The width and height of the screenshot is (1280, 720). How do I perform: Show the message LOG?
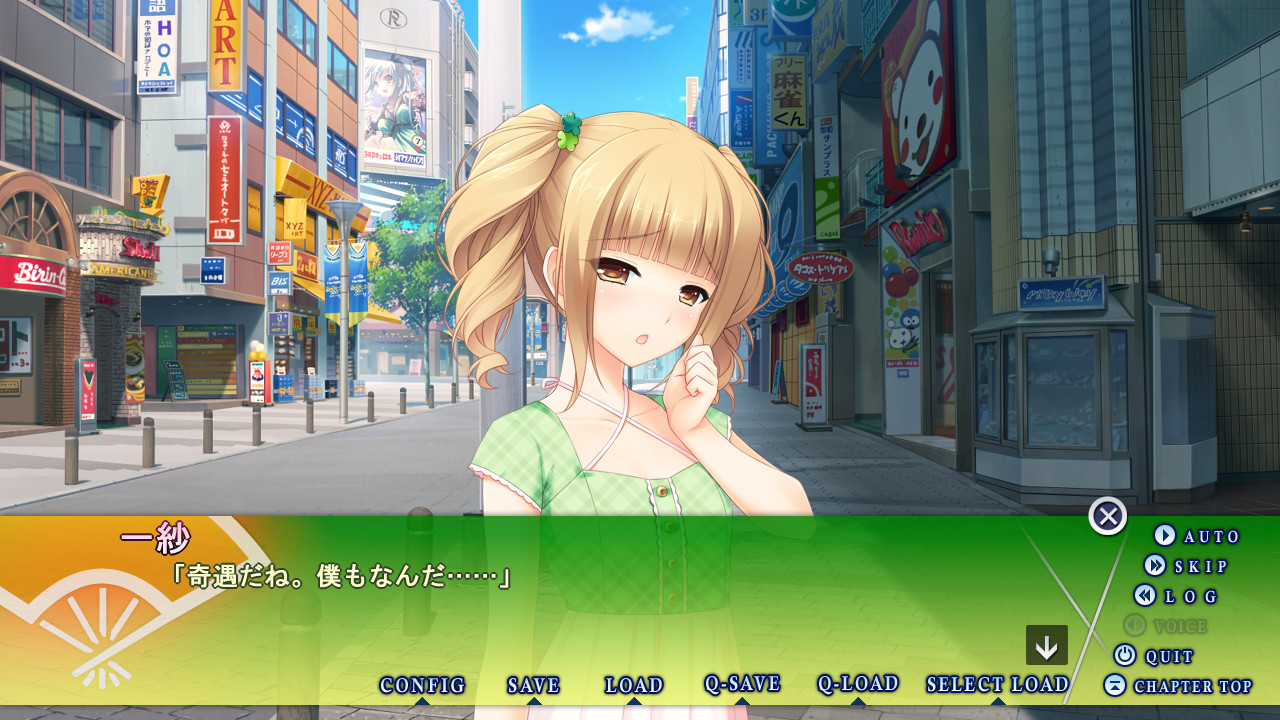(x=1176, y=596)
